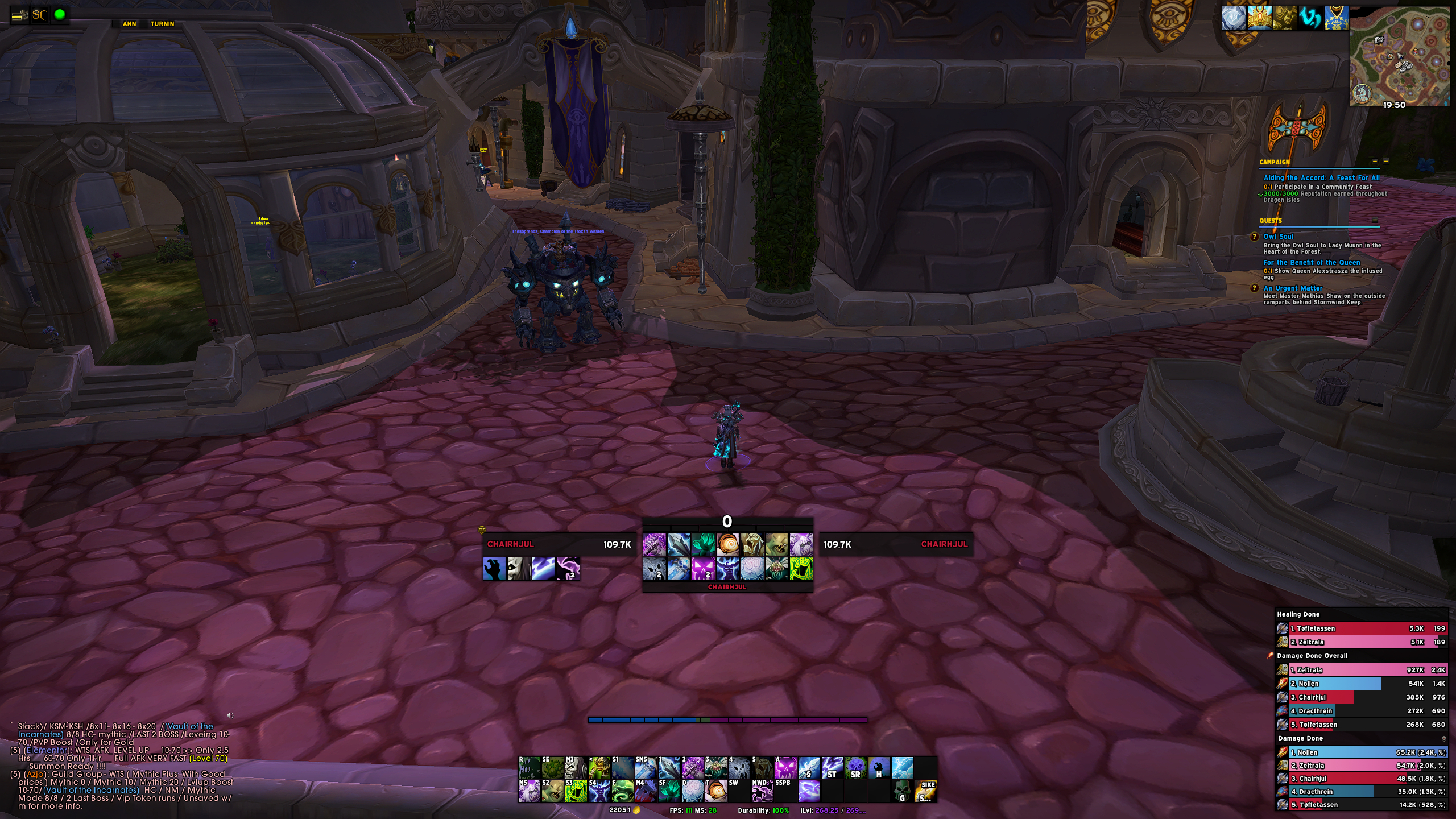Use the skull-faced reaper ability keybound M3
This screenshot has width=1456, height=819.
click(x=575, y=768)
